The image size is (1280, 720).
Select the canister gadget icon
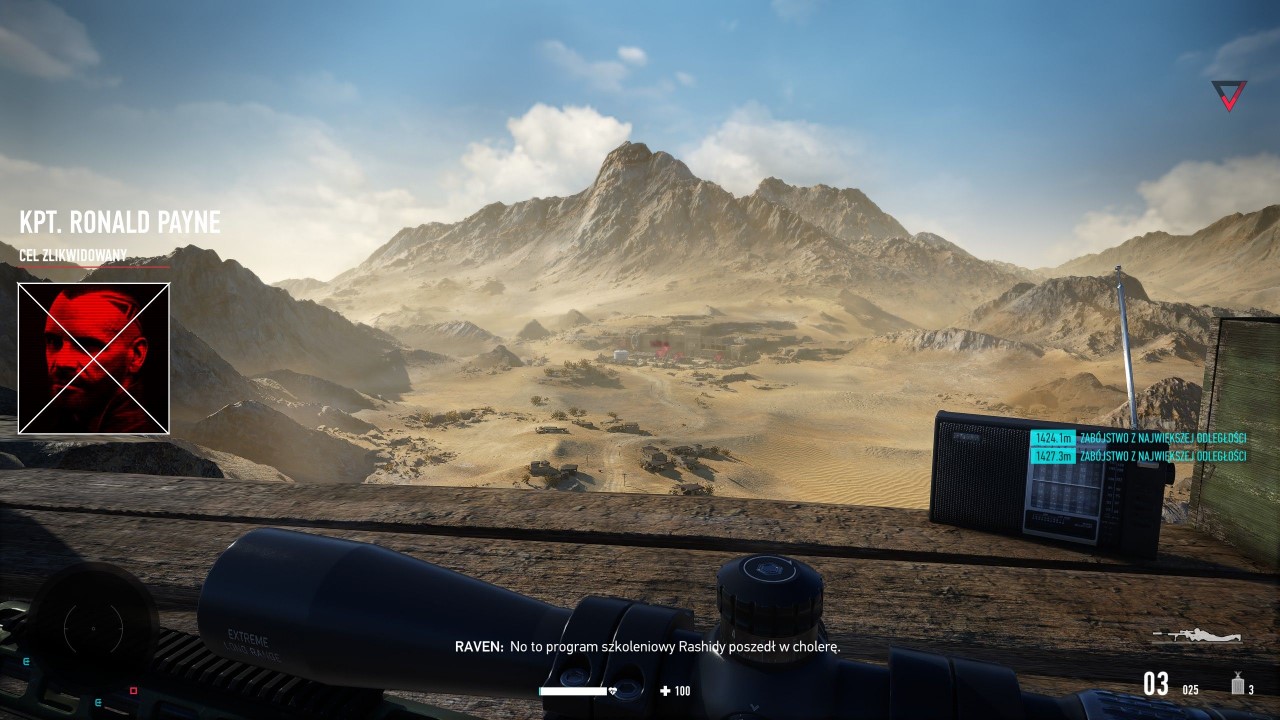pyautogui.click(x=1237, y=683)
